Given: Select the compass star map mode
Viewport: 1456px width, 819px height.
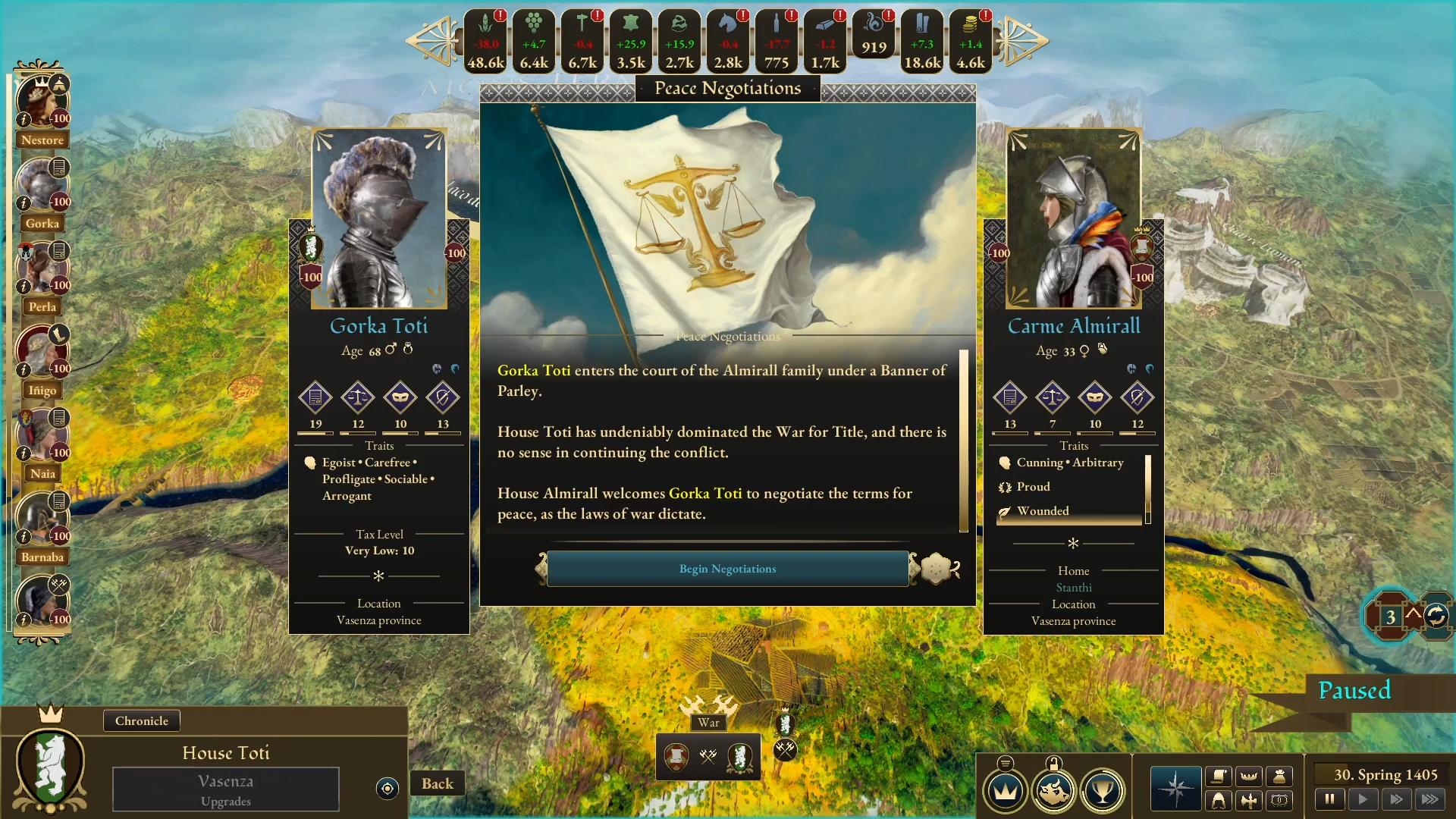Looking at the screenshot, I should tap(1175, 788).
